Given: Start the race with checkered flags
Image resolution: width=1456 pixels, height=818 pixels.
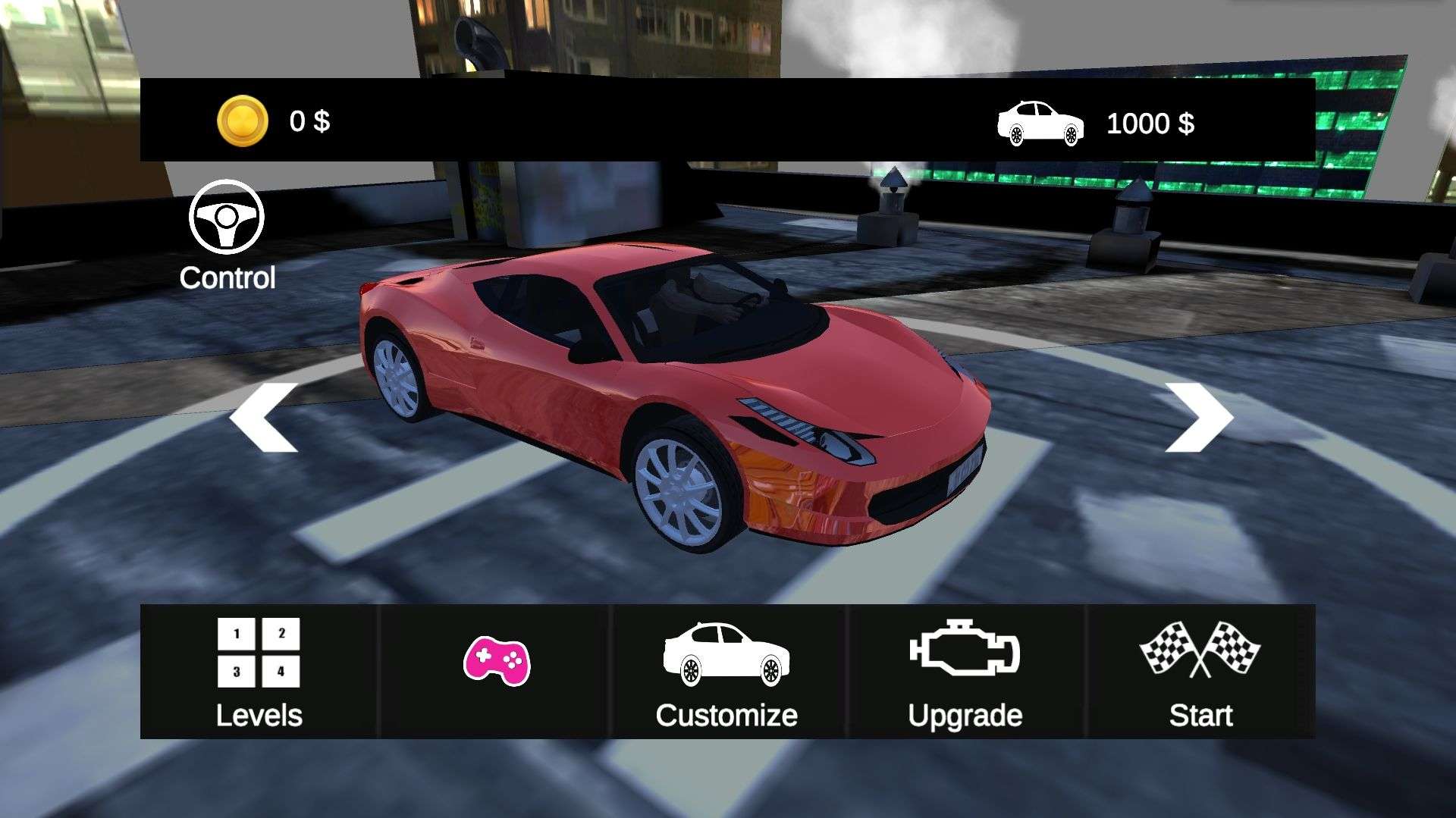Looking at the screenshot, I should click(1200, 672).
